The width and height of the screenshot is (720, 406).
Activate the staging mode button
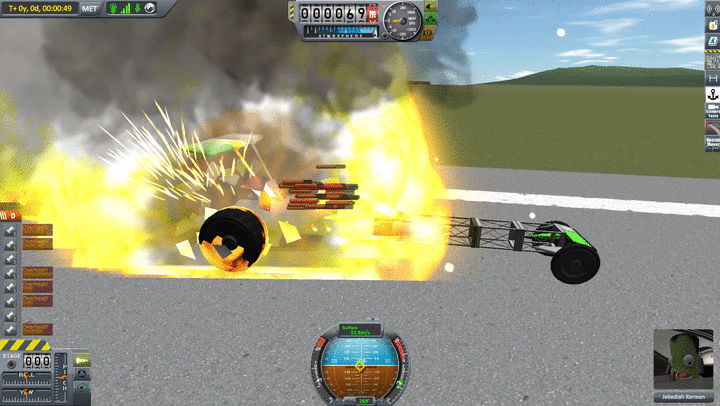pyautogui.click(x=82, y=360)
